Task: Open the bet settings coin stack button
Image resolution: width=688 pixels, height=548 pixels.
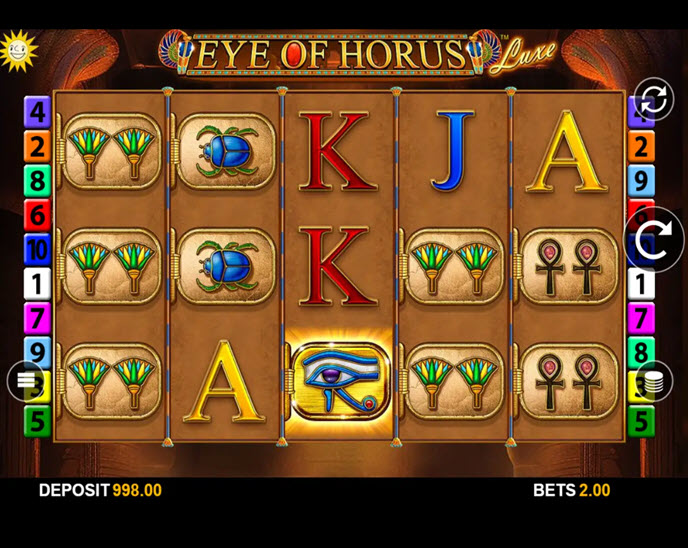Action: [x=654, y=381]
